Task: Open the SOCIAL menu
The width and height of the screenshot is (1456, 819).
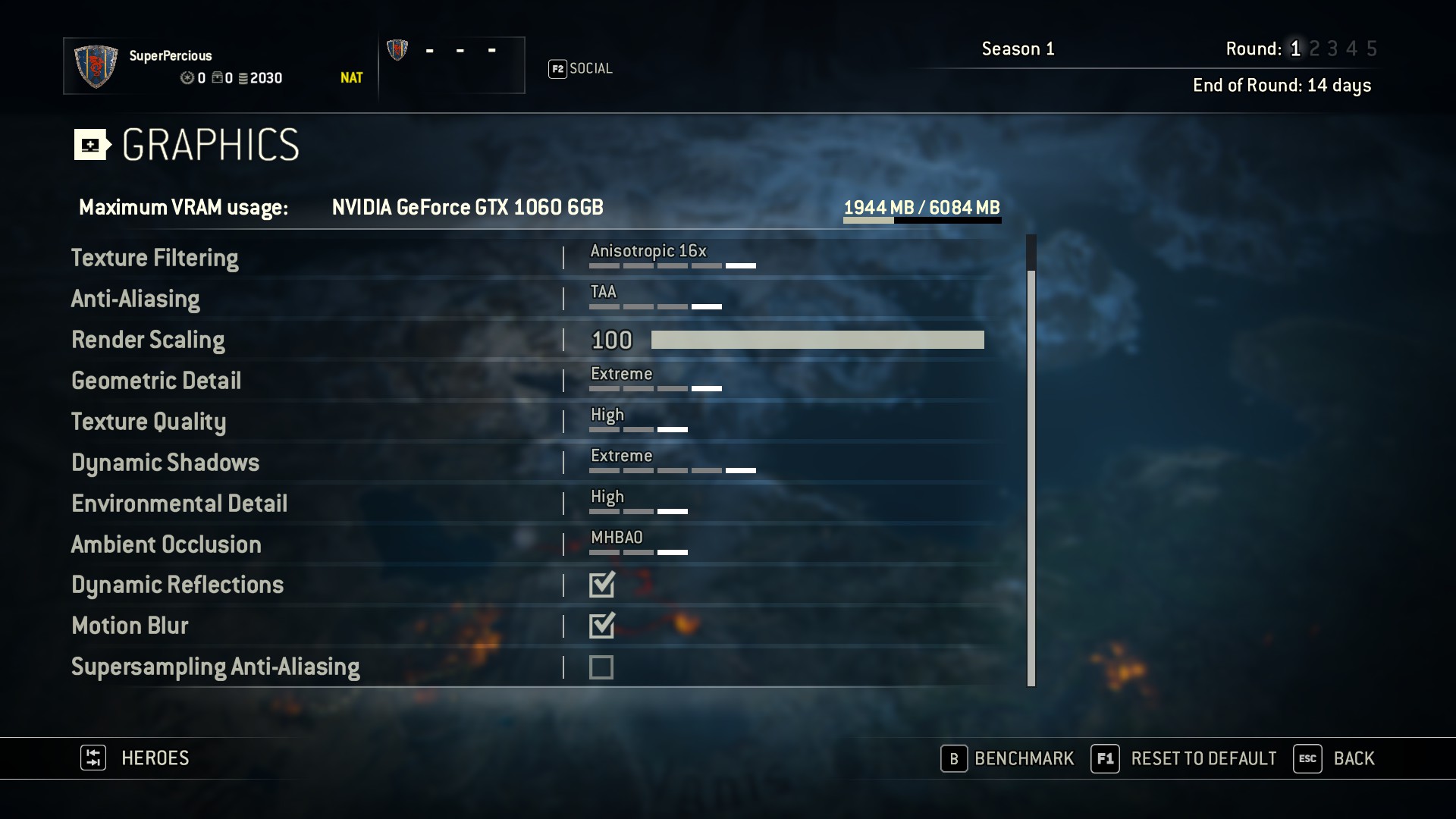Action: 591,68
